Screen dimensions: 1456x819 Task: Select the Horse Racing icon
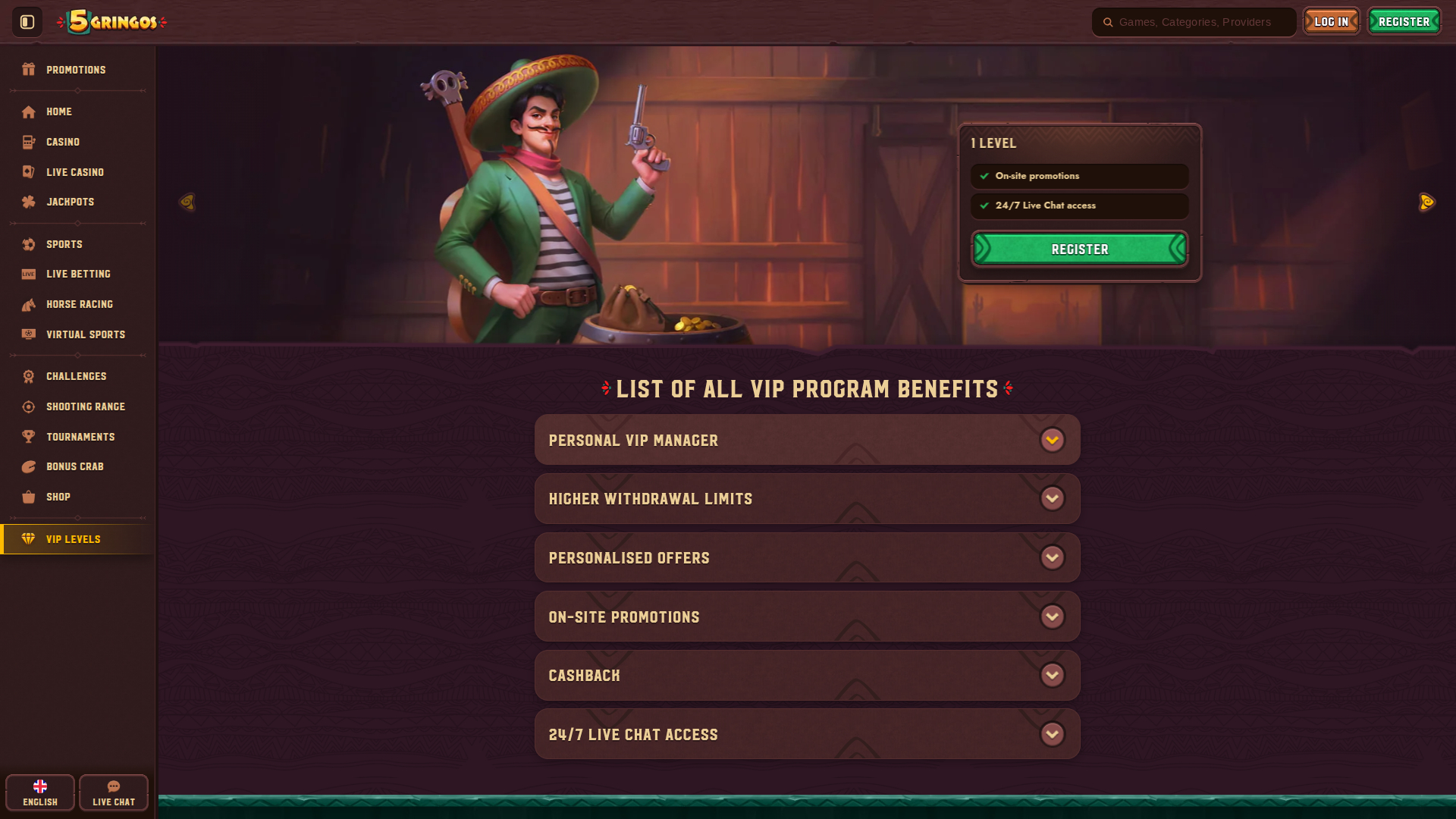pos(28,304)
